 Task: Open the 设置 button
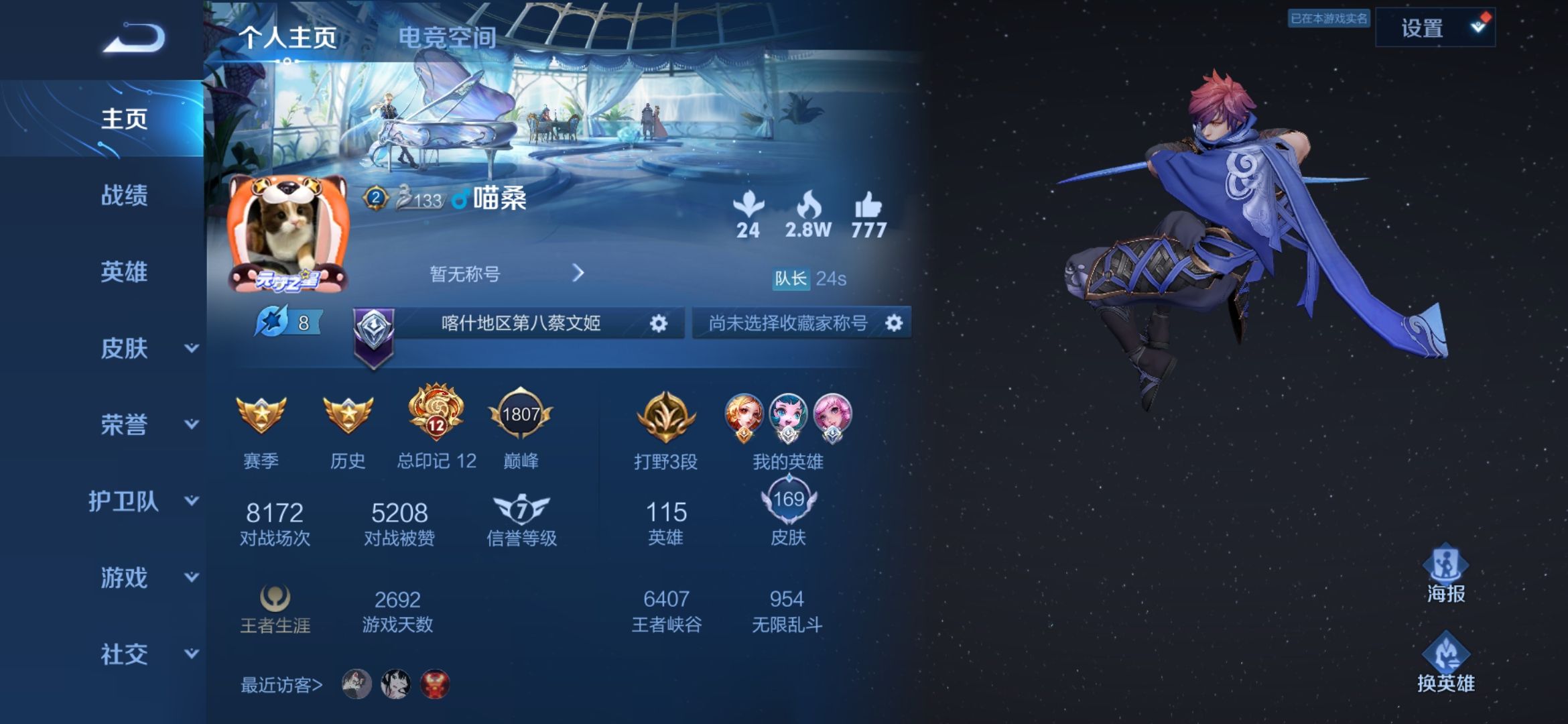[1434, 28]
